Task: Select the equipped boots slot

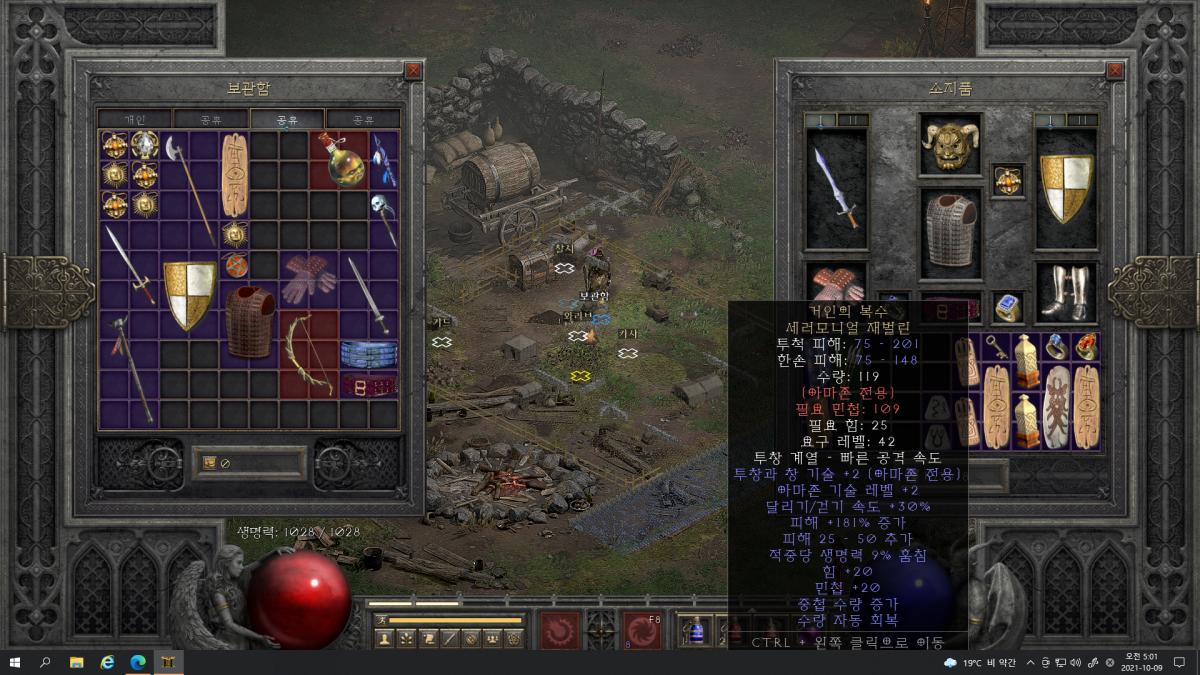Action: 1065,293
